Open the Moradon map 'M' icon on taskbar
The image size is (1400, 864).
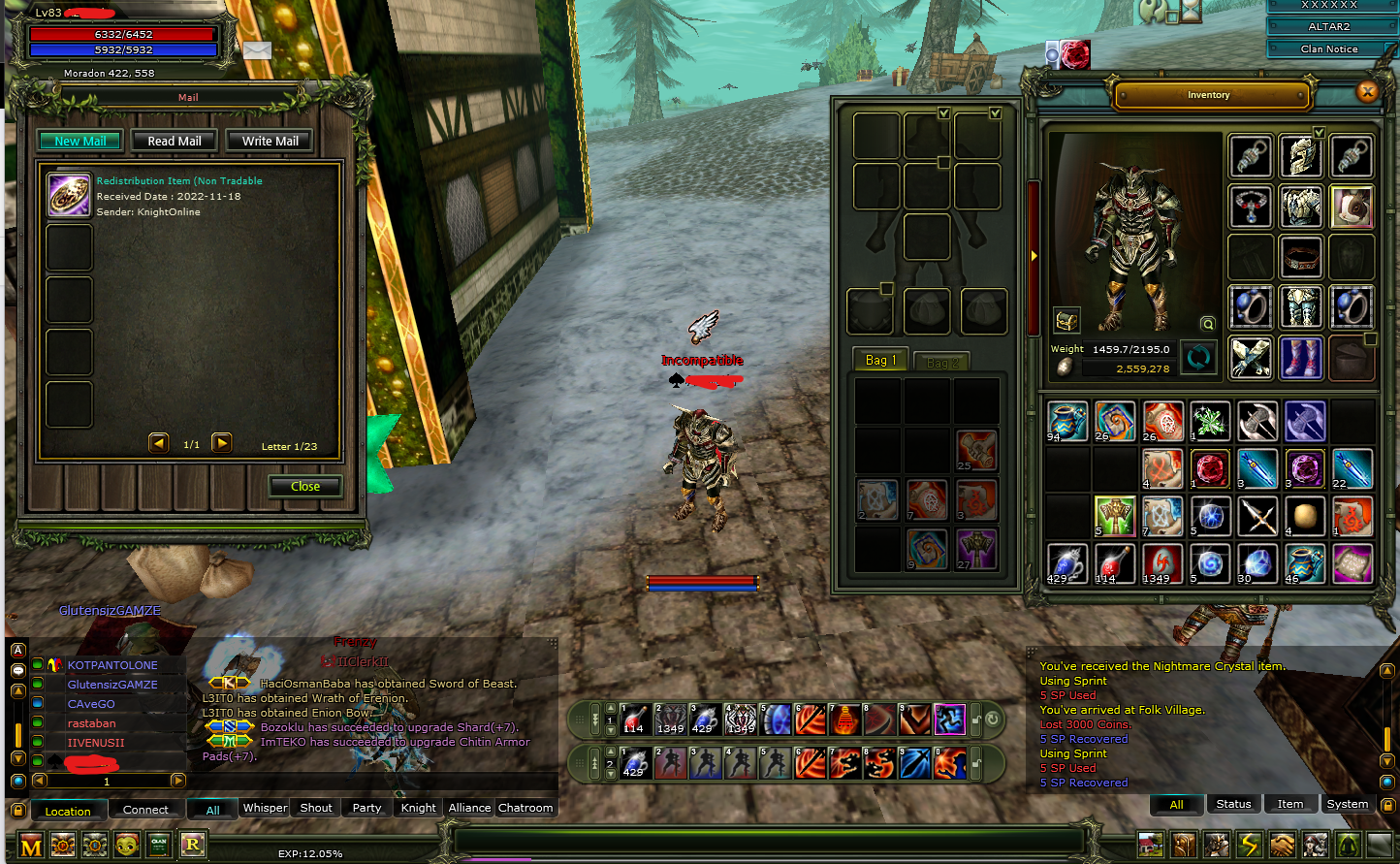[x=31, y=845]
